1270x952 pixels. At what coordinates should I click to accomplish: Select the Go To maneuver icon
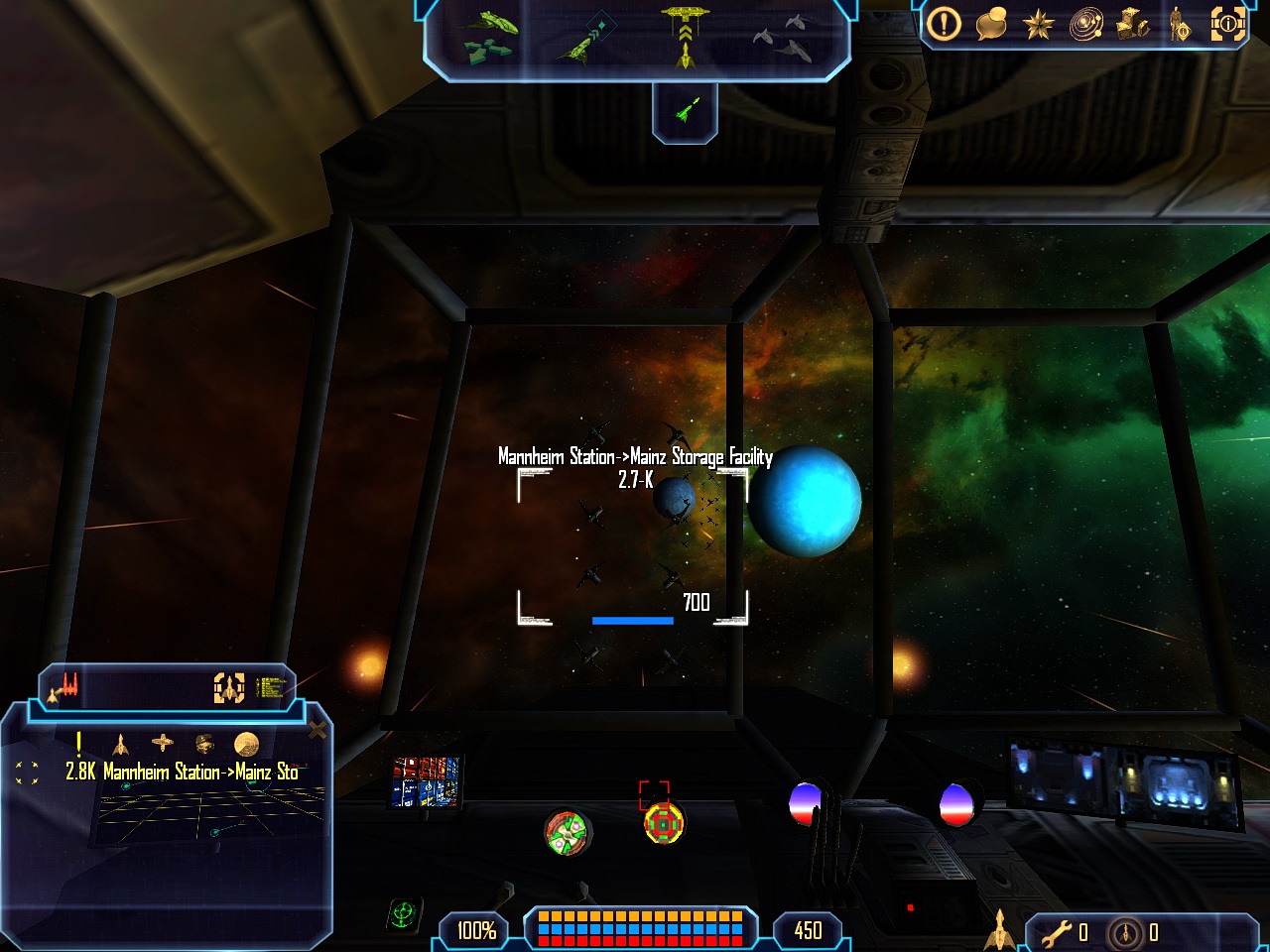click(585, 40)
